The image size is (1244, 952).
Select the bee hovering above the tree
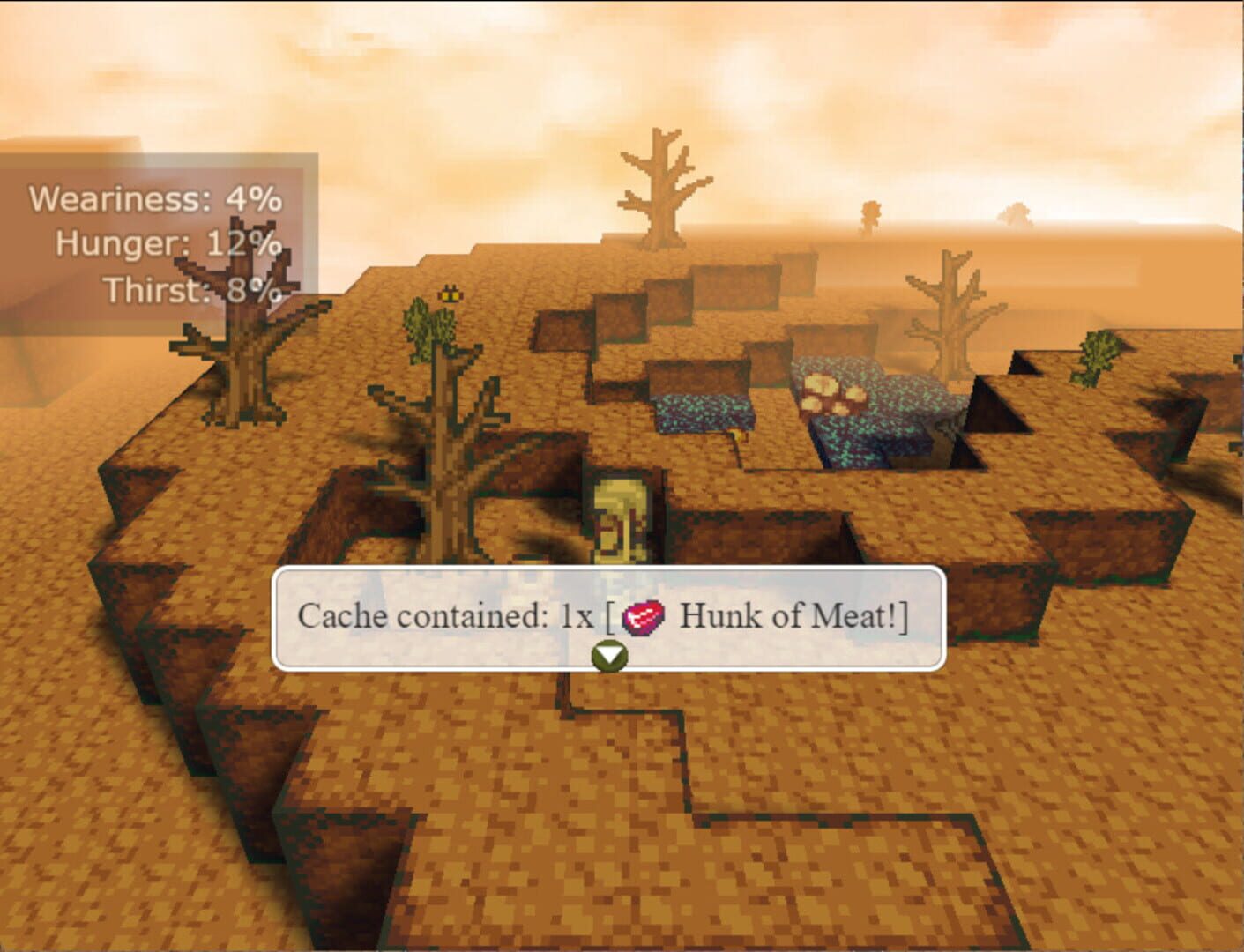pyautogui.click(x=448, y=293)
